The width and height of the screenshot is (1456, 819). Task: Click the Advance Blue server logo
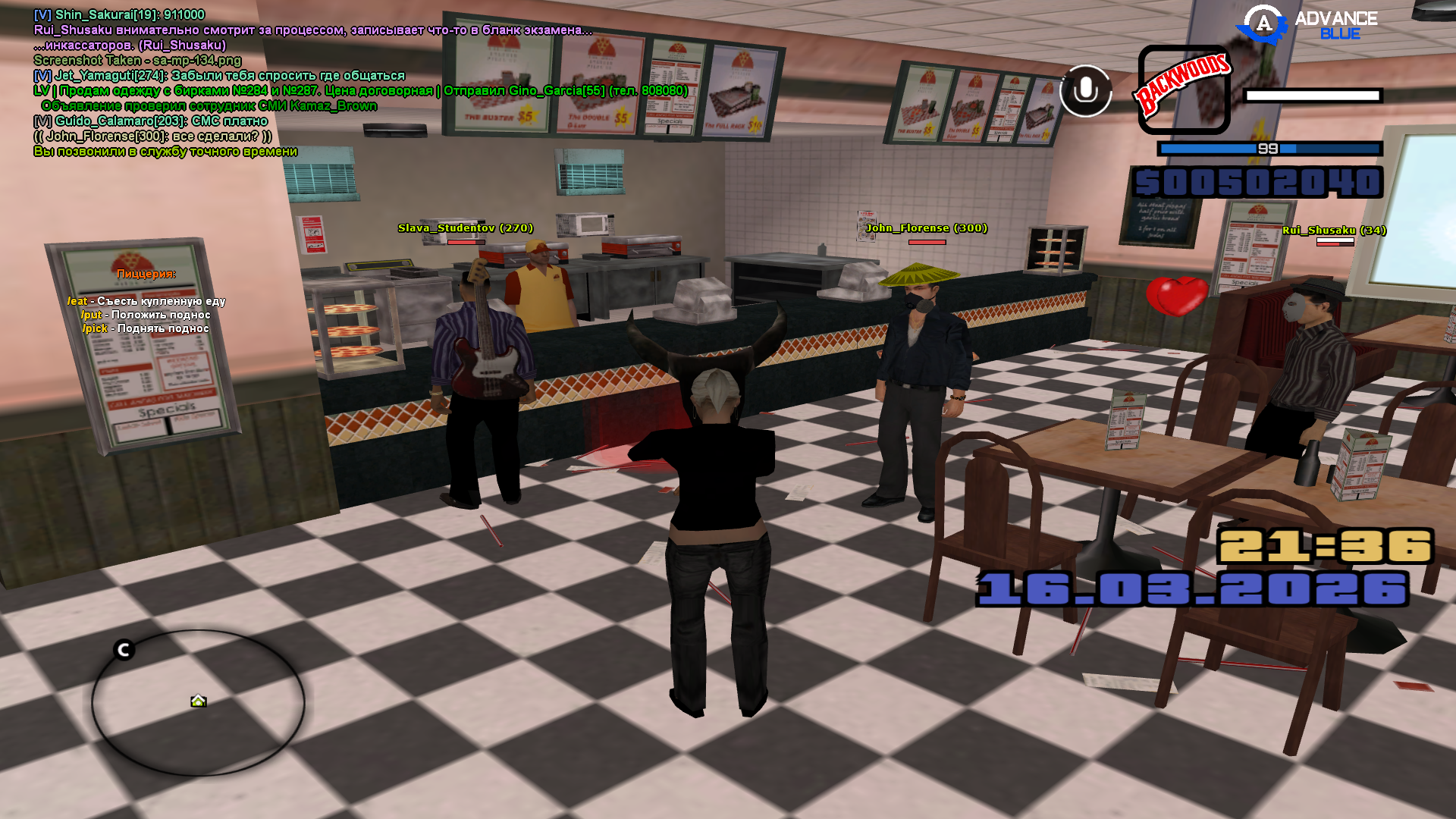click(x=1307, y=25)
